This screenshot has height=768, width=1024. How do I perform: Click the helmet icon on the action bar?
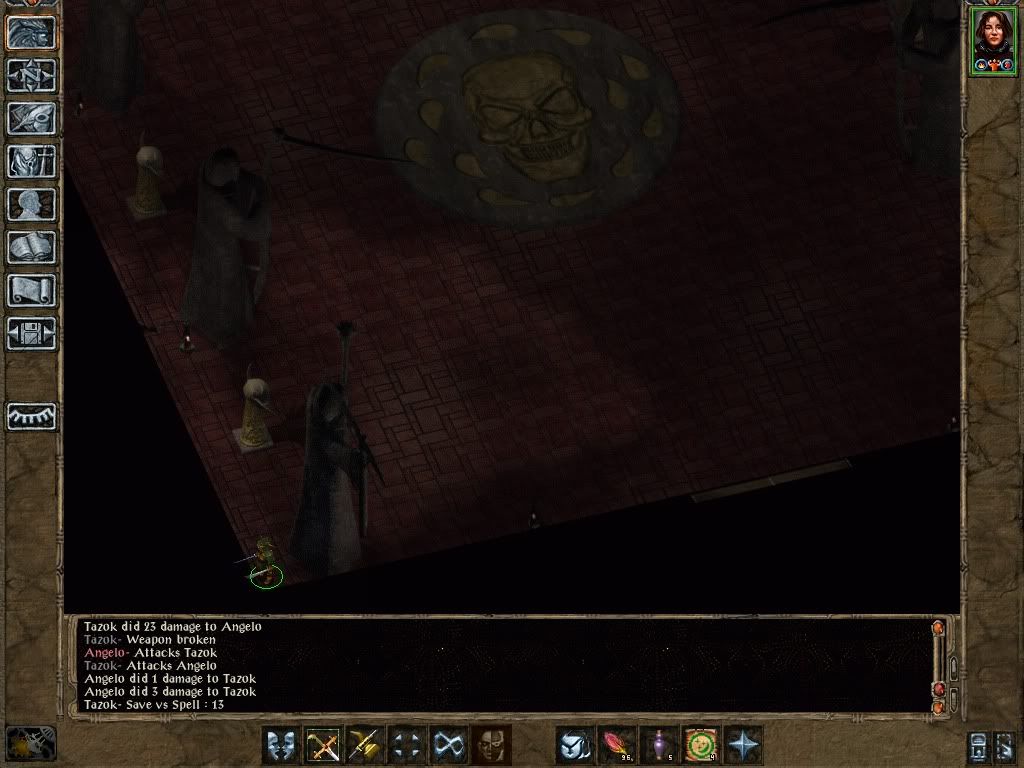[575, 745]
